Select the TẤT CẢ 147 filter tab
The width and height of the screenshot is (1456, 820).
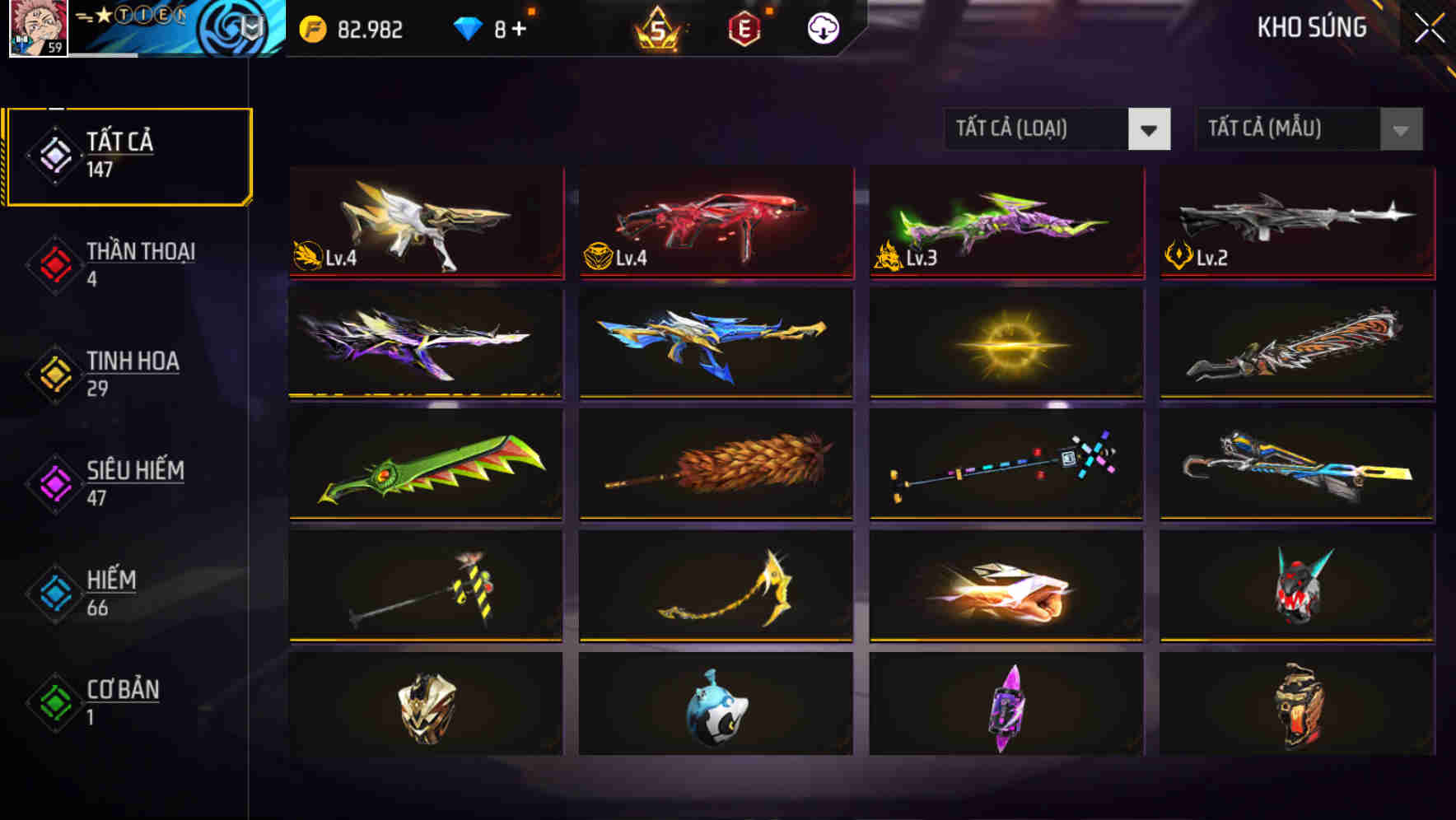128,155
